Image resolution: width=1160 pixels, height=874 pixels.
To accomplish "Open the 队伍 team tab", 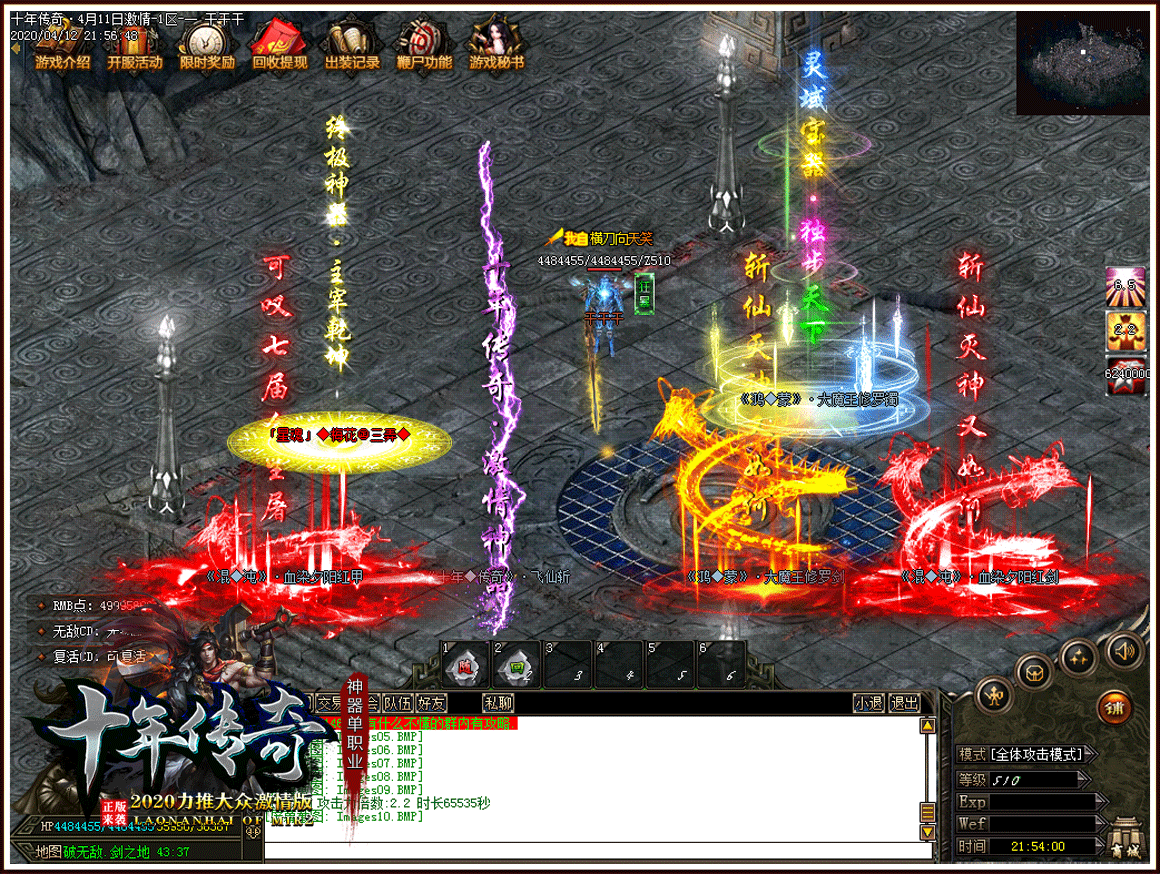I will (397, 703).
